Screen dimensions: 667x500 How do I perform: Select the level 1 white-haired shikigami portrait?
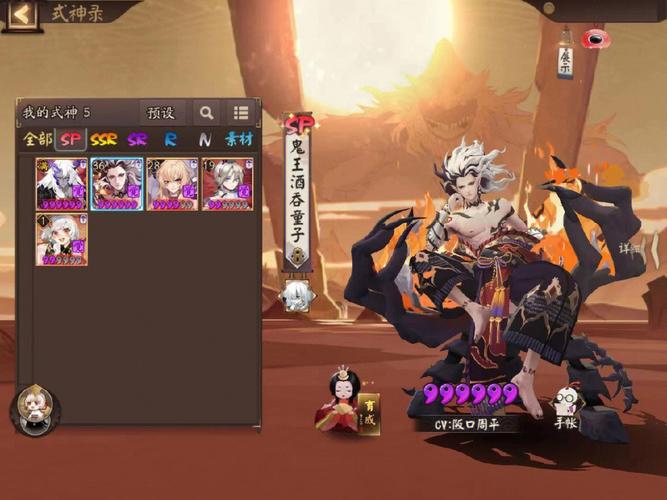[x=62, y=240]
